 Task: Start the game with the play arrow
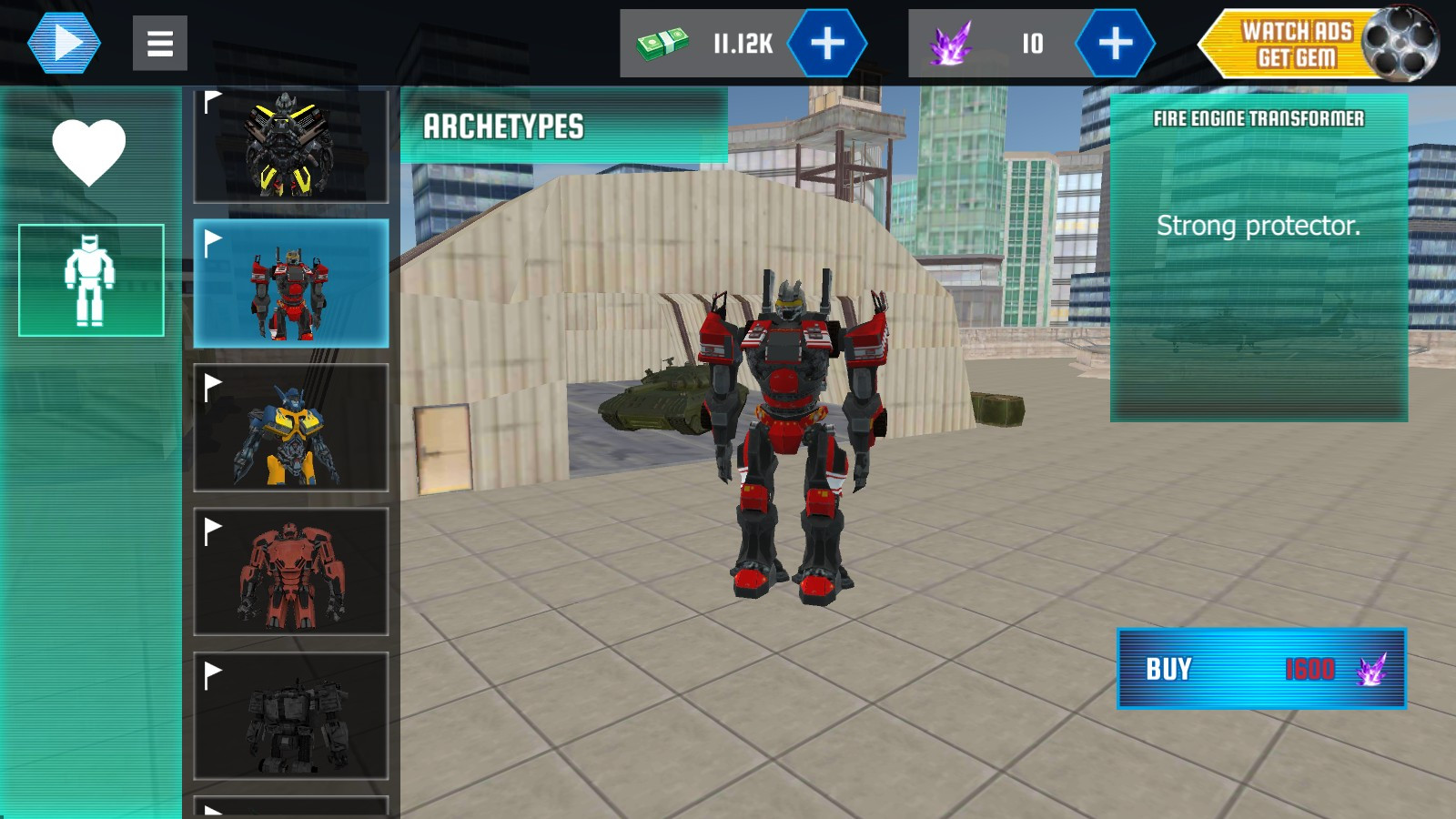coord(64,43)
